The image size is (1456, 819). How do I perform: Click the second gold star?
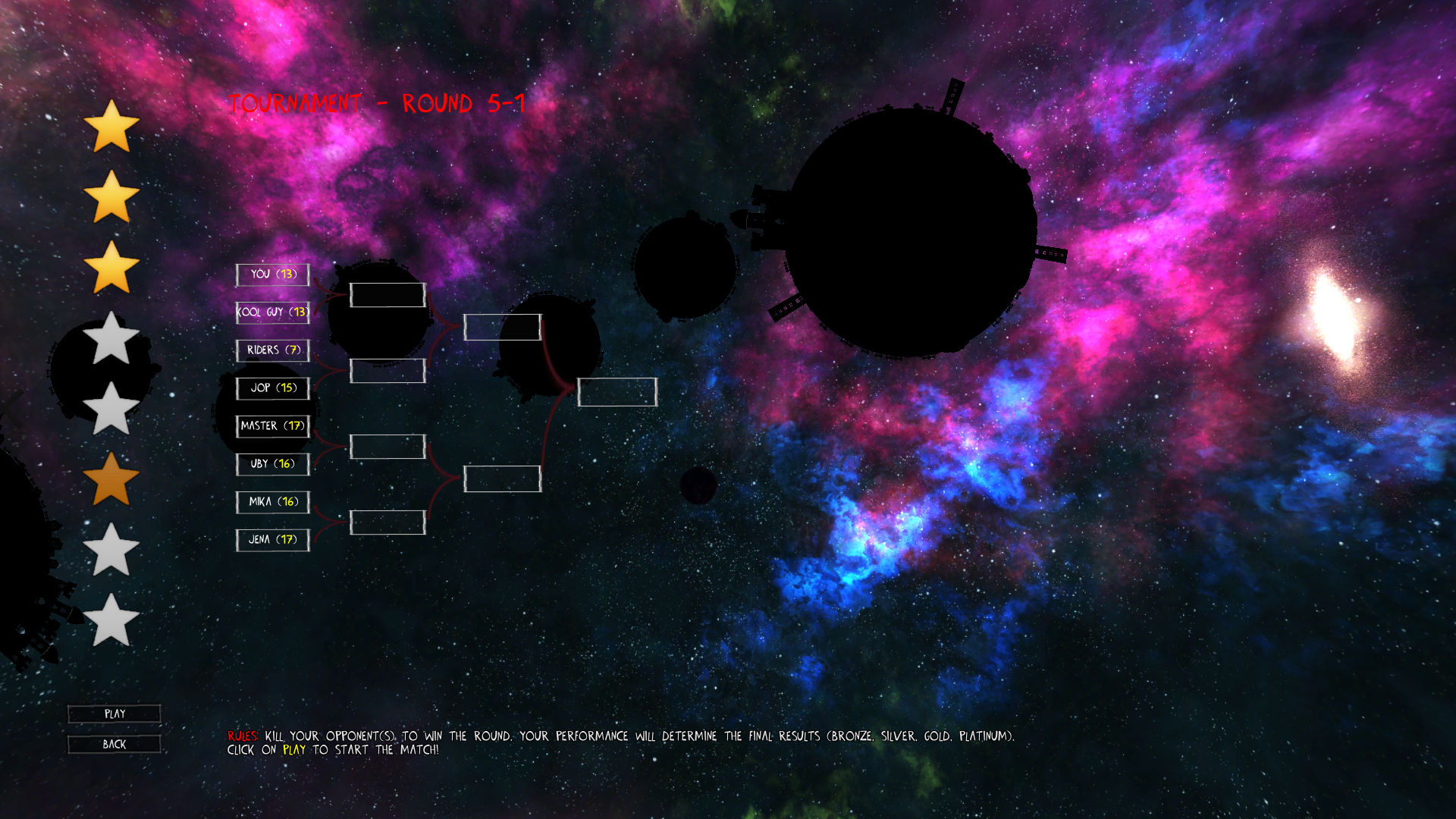point(111,197)
